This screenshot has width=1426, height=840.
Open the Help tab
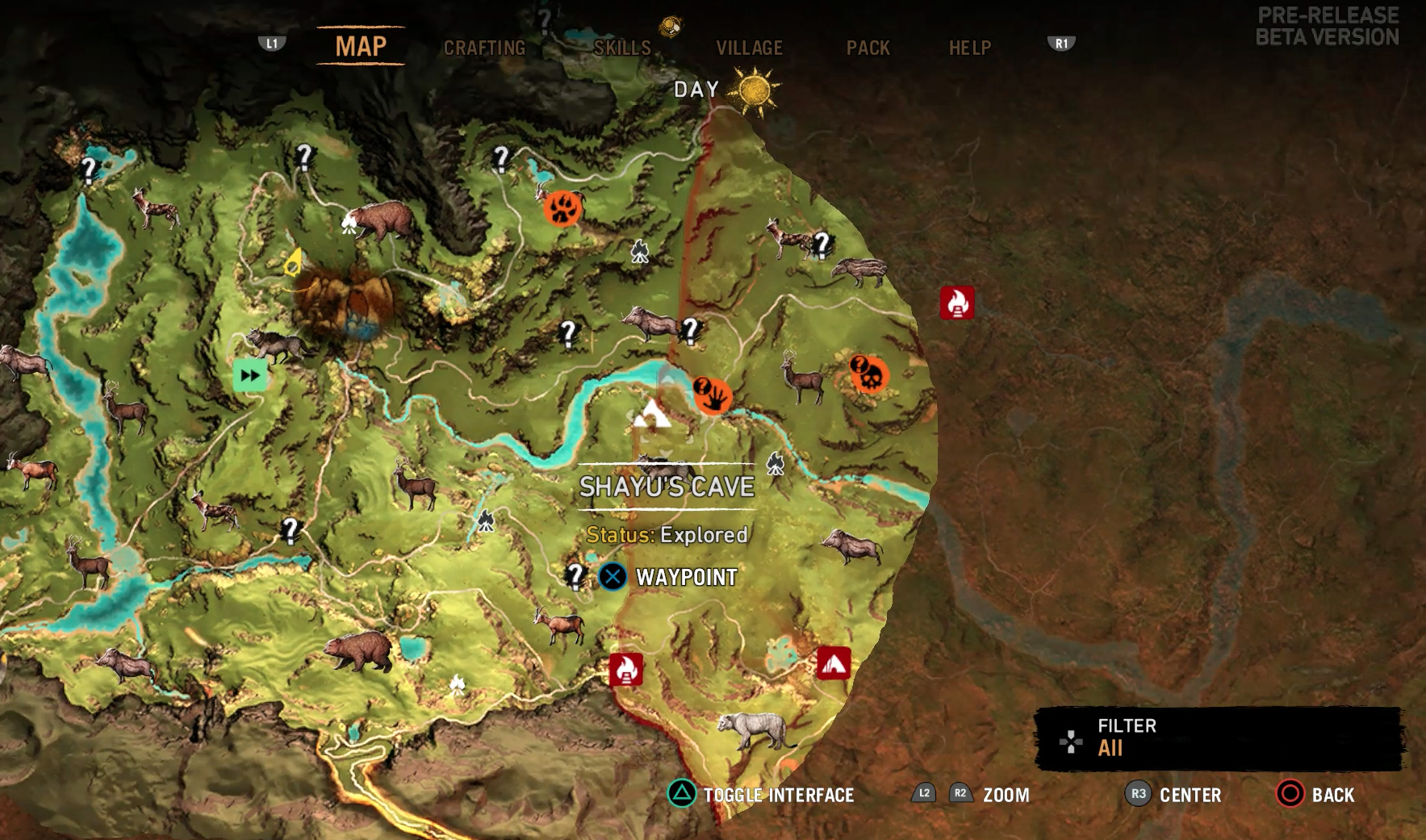click(x=969, y=48)
